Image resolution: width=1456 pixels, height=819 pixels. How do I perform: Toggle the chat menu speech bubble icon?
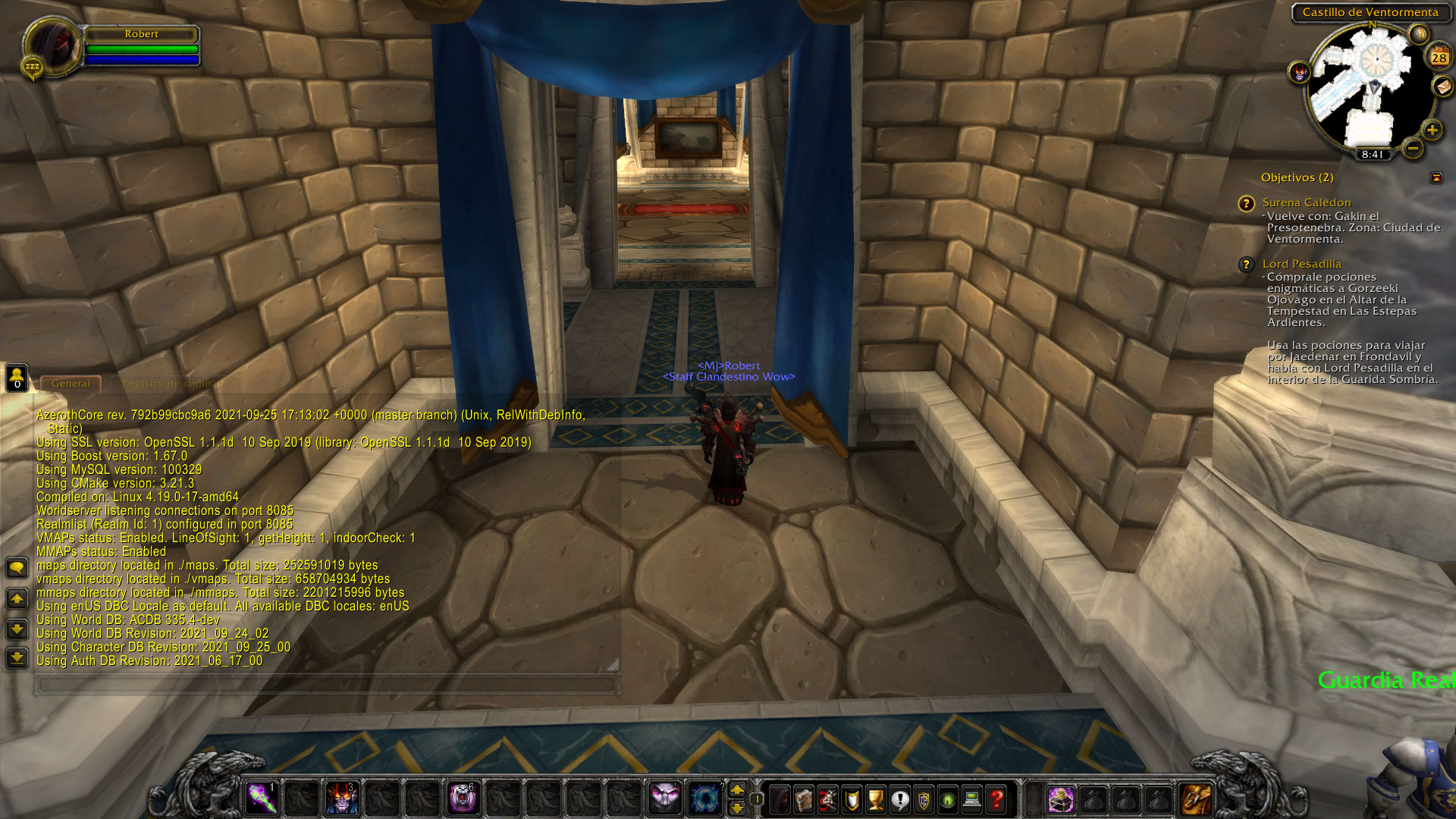17,567
